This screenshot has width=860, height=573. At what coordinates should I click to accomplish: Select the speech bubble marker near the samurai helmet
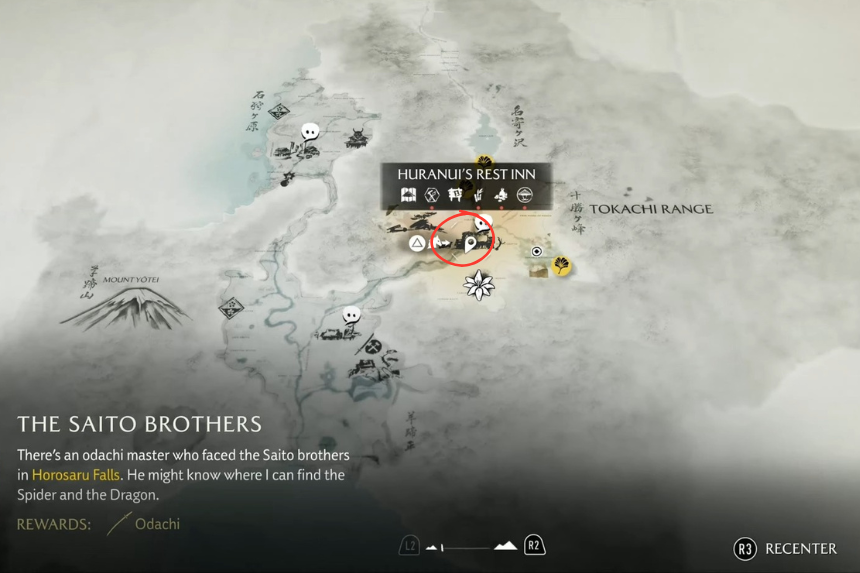click(310, 131)
